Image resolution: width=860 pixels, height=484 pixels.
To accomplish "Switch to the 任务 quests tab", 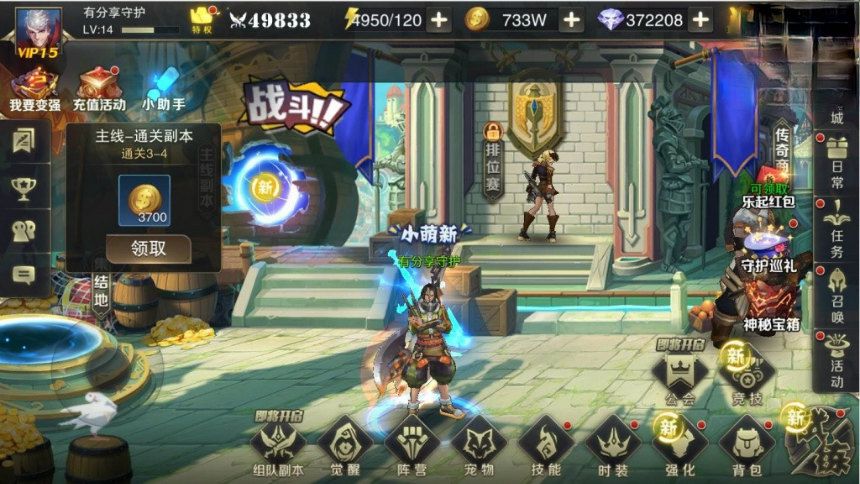I will pyautogui.click(x=837, y=232).
